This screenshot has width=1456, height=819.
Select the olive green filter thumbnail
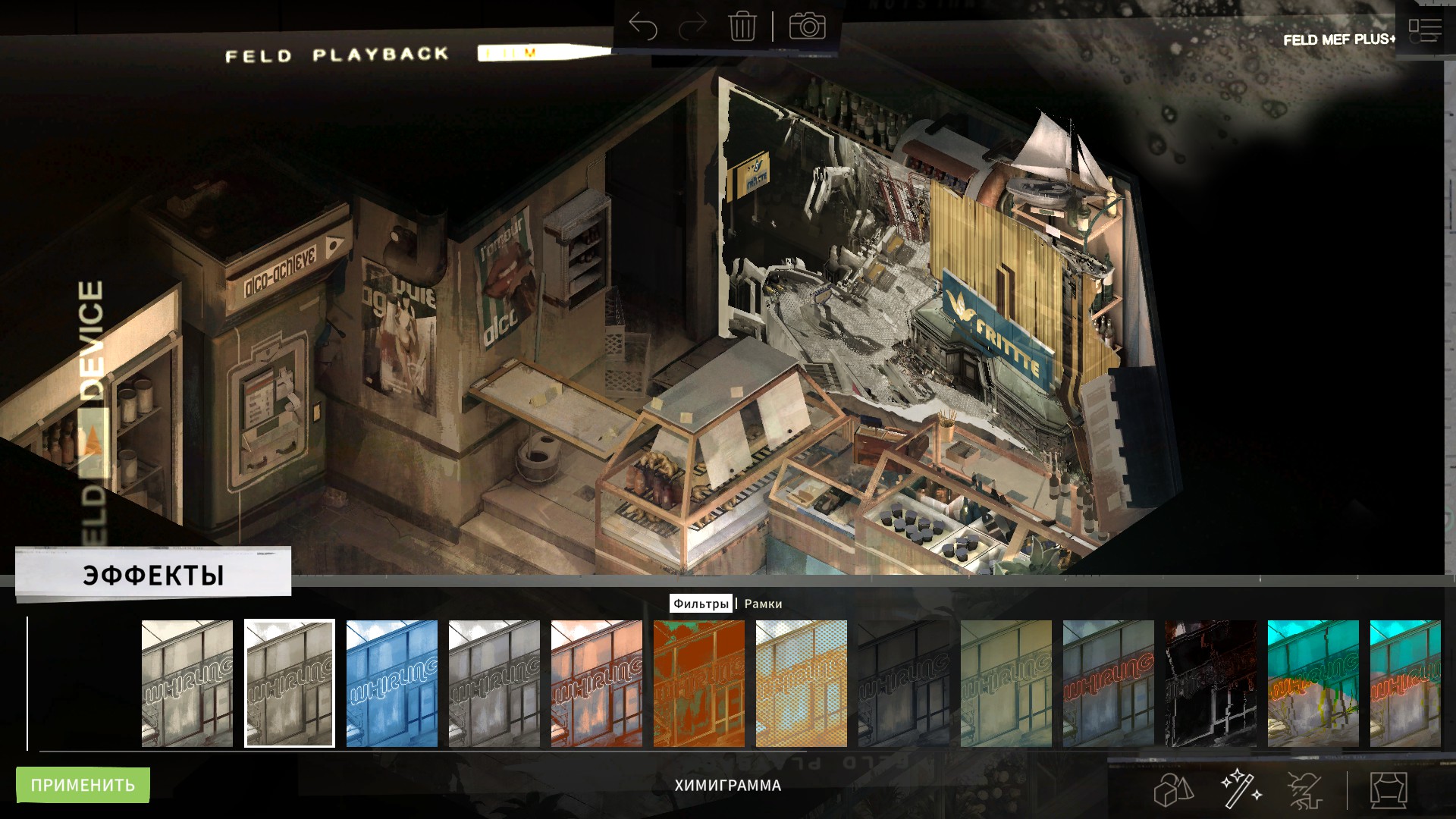click(x=1006, y=683)
